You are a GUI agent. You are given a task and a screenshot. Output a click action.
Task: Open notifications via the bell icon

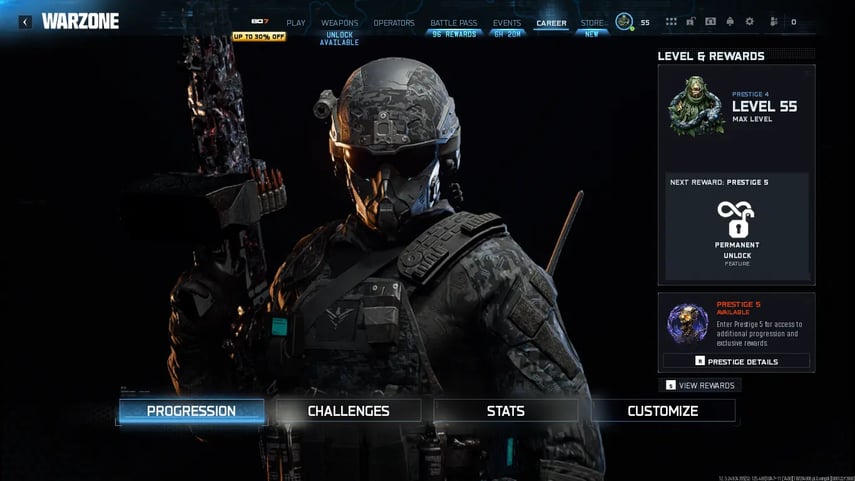pos(730,22)
